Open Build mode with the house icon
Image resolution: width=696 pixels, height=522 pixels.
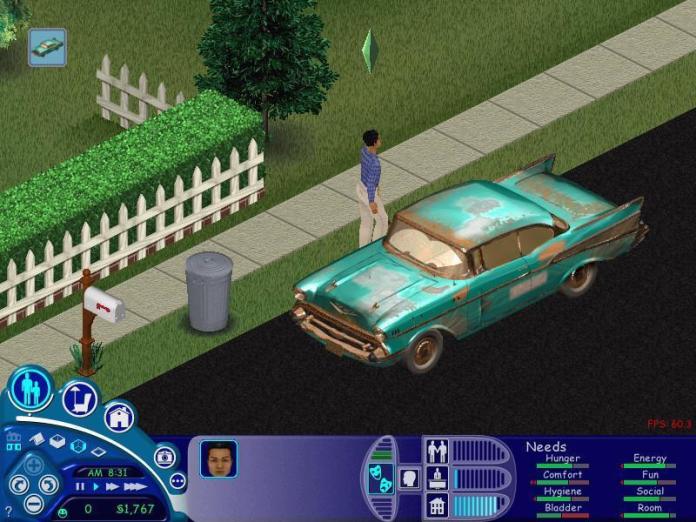tap(118, 416)
